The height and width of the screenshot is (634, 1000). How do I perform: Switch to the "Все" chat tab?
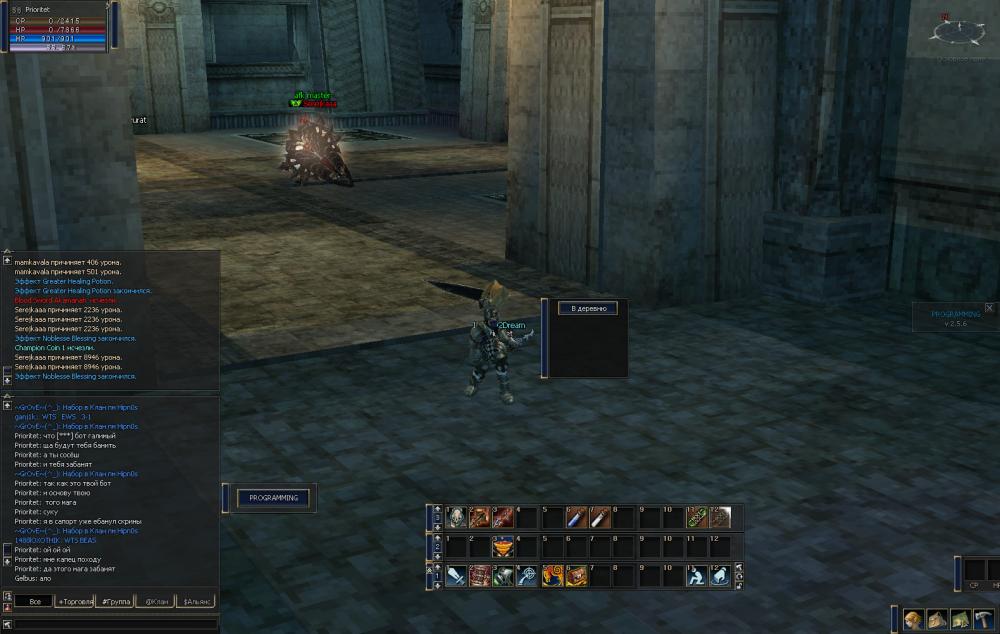coord(34,601)
